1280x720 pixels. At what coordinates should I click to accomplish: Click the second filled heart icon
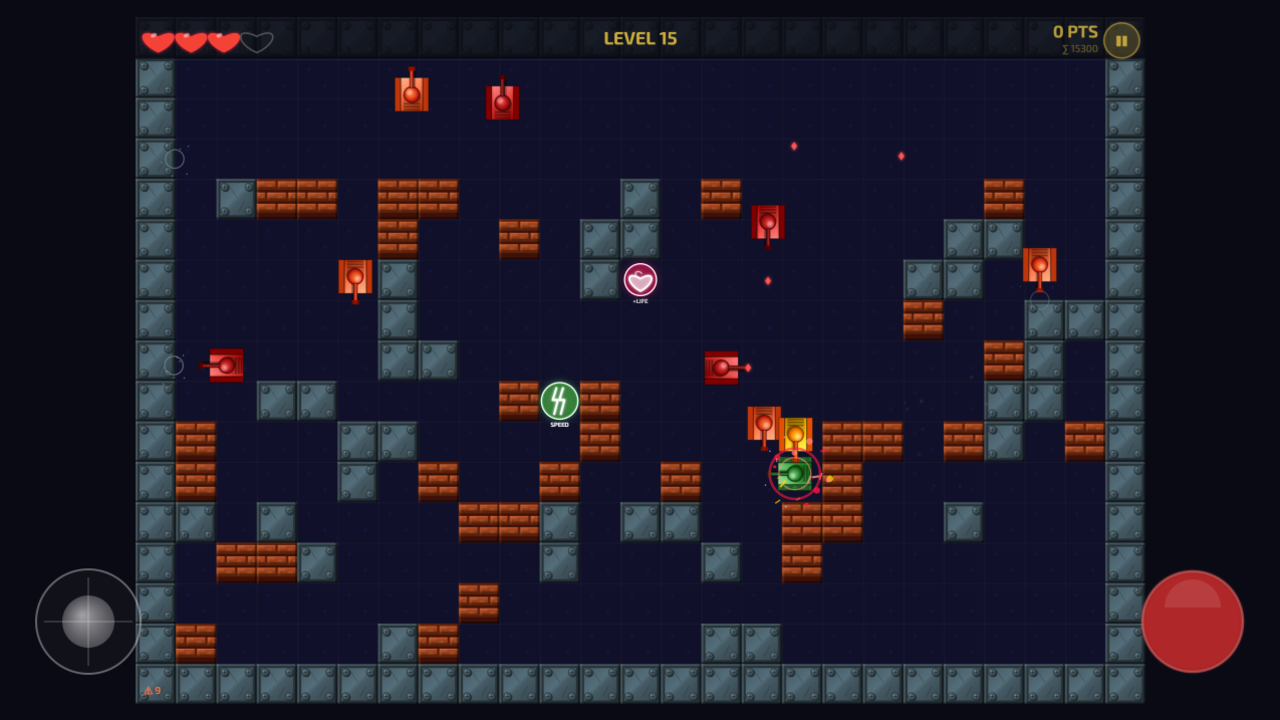(x=190, y=41)
